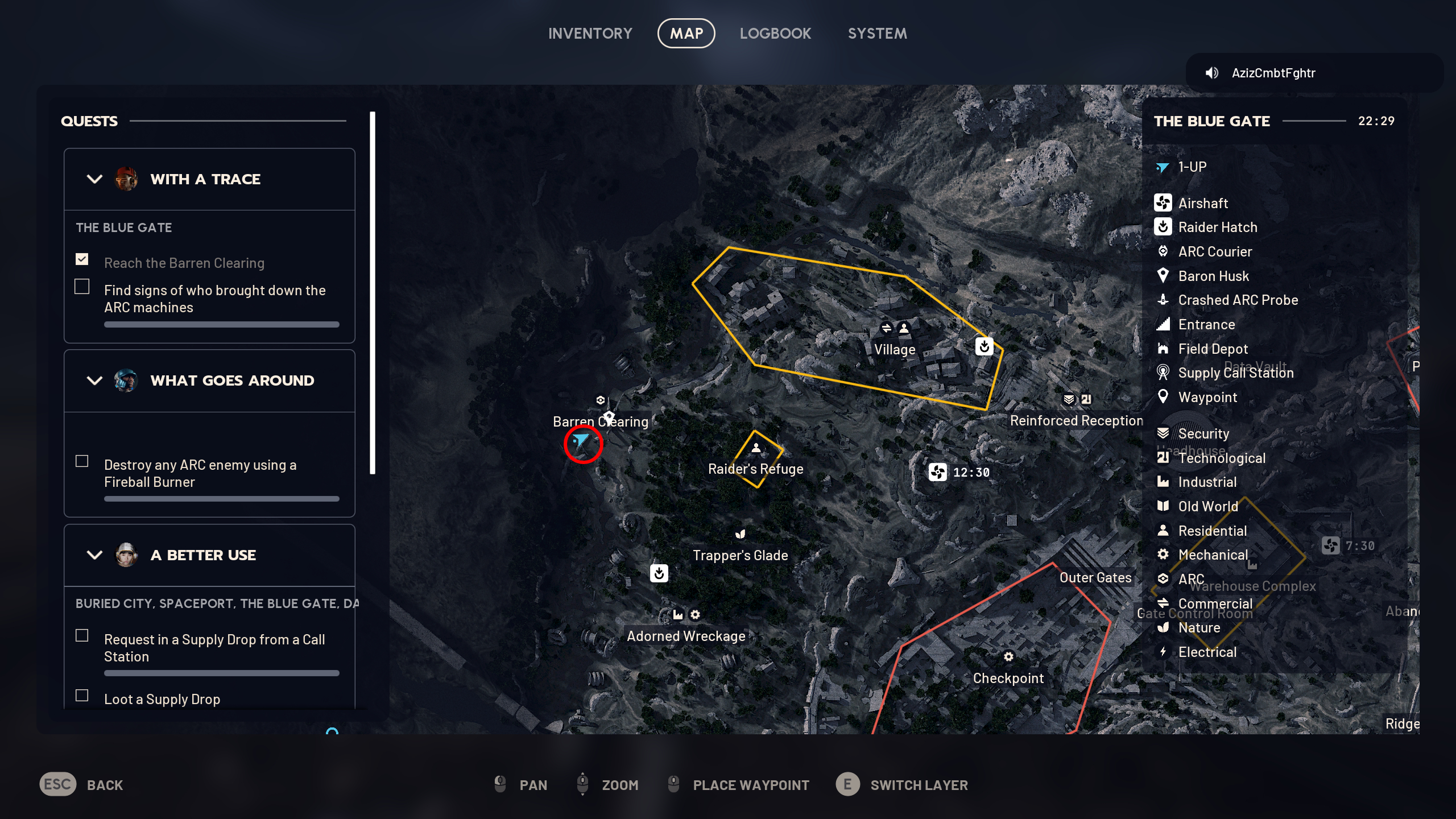This screenshot has height=819, width=1456.
Task: Select the Raider Hatch legend icon
Action: 1164,227
